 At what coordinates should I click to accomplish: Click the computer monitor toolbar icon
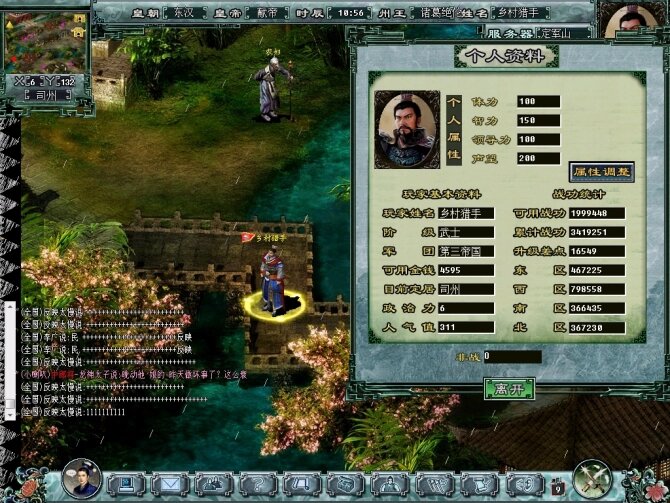point(125,485)
